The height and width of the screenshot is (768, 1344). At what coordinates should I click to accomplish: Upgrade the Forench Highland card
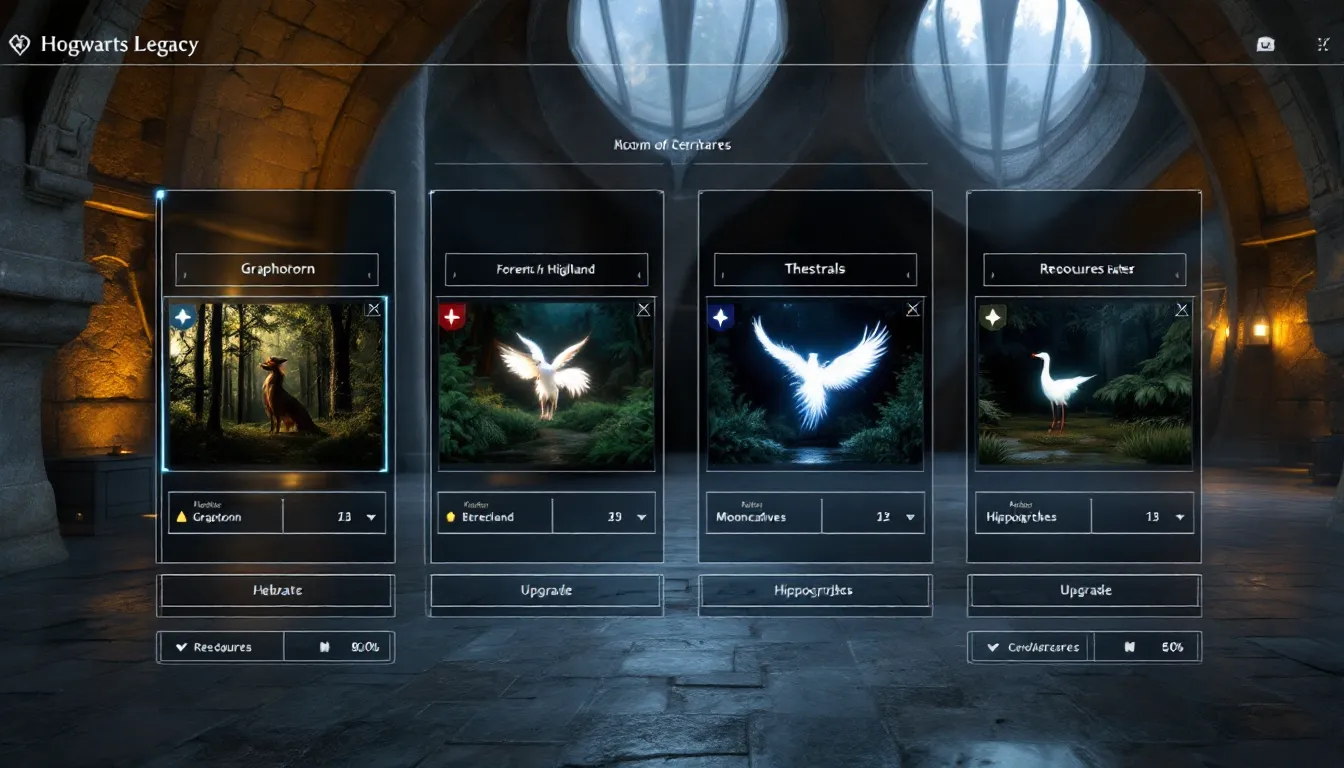tap(546, 591)
